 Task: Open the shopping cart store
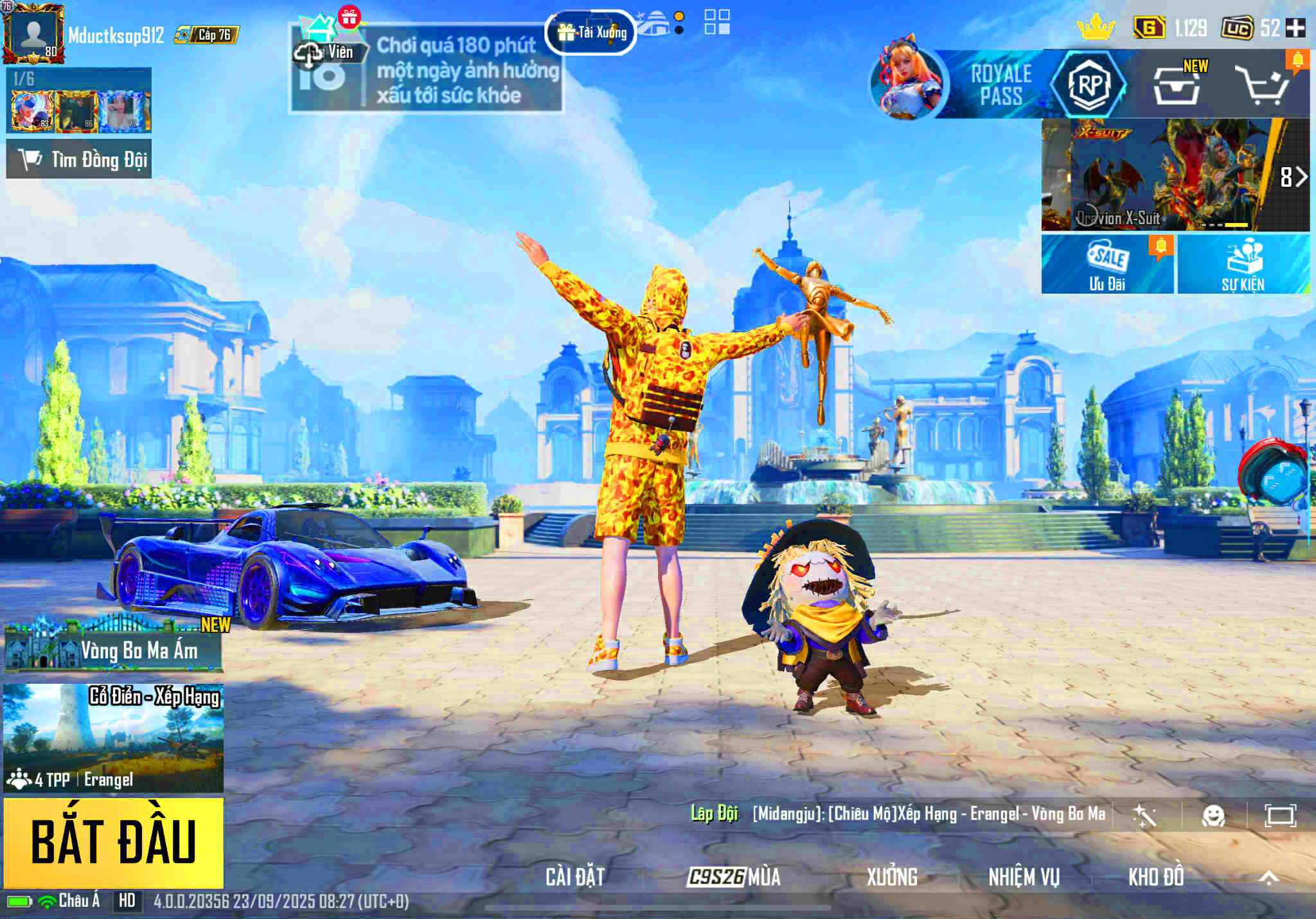click(1263, 85)
